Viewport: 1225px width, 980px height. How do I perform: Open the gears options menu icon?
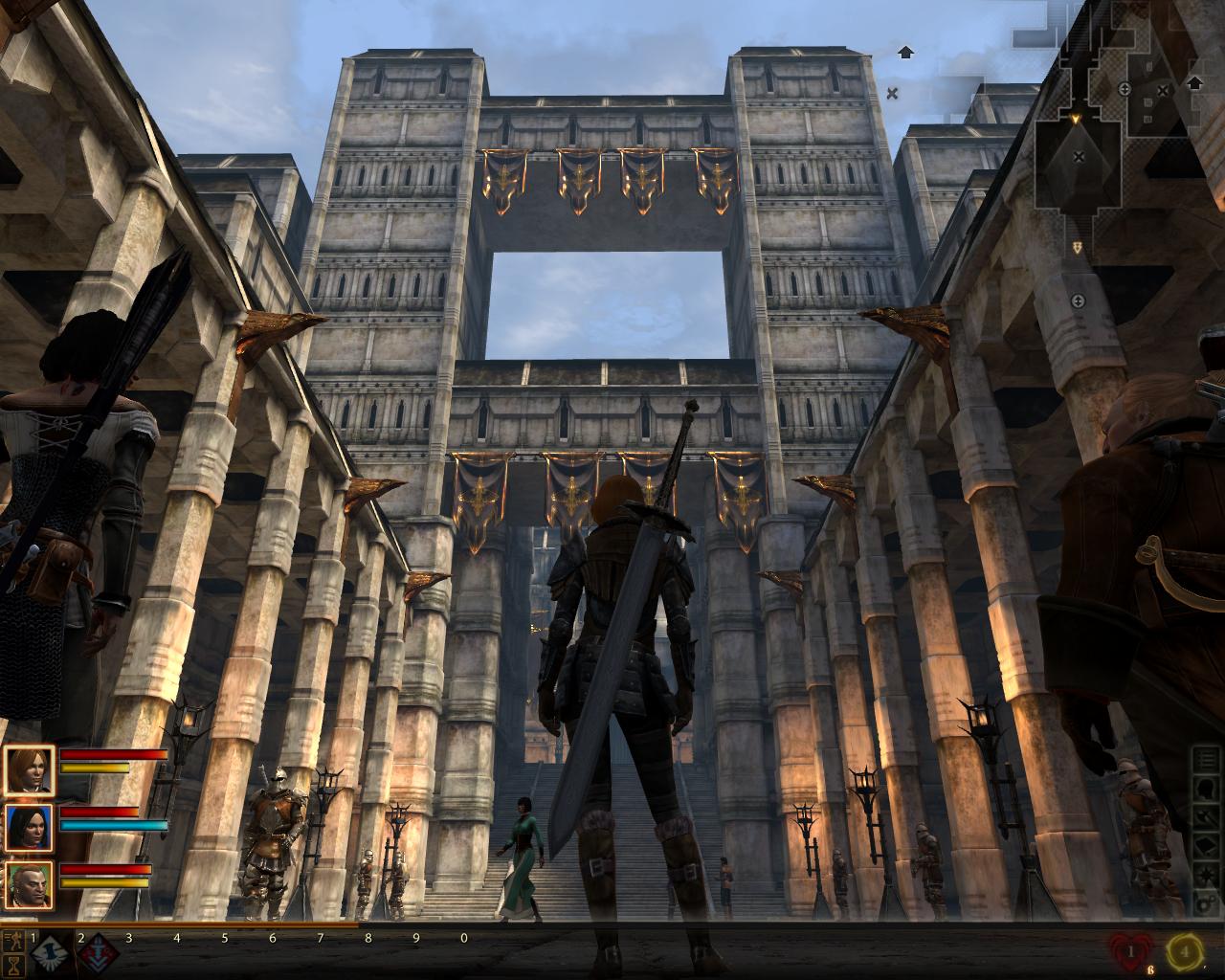[1208, 903]
